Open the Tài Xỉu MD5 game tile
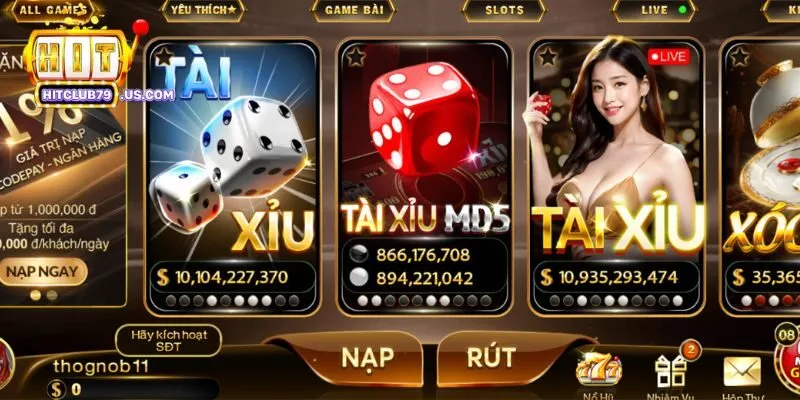Image resolution: width=800 pixels, height=400 pixels. pyautogui.click(x=424, y=165)
